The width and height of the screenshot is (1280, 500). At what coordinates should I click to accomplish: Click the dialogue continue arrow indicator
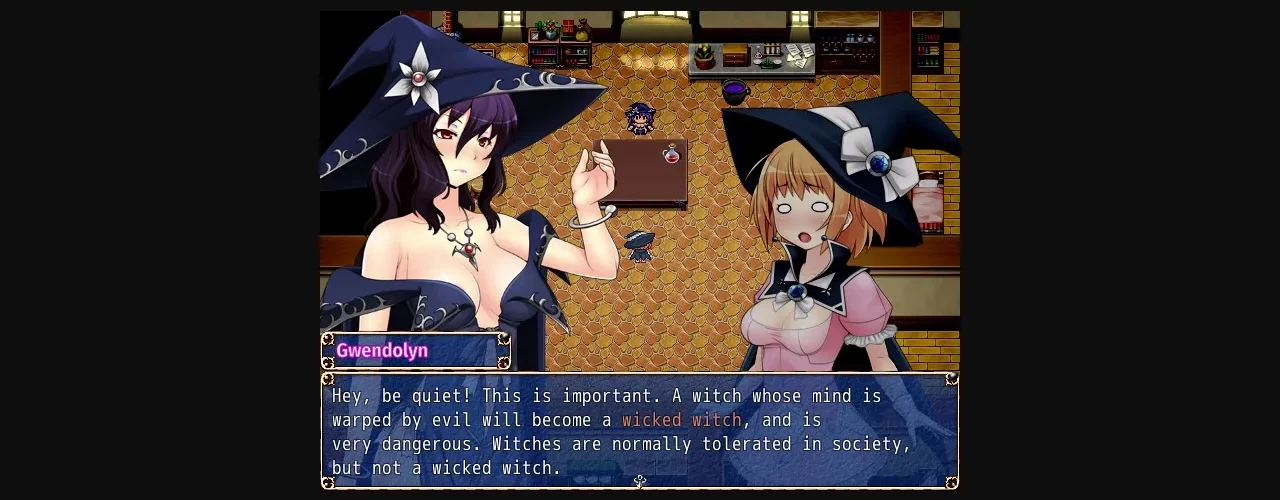[640, 481]
